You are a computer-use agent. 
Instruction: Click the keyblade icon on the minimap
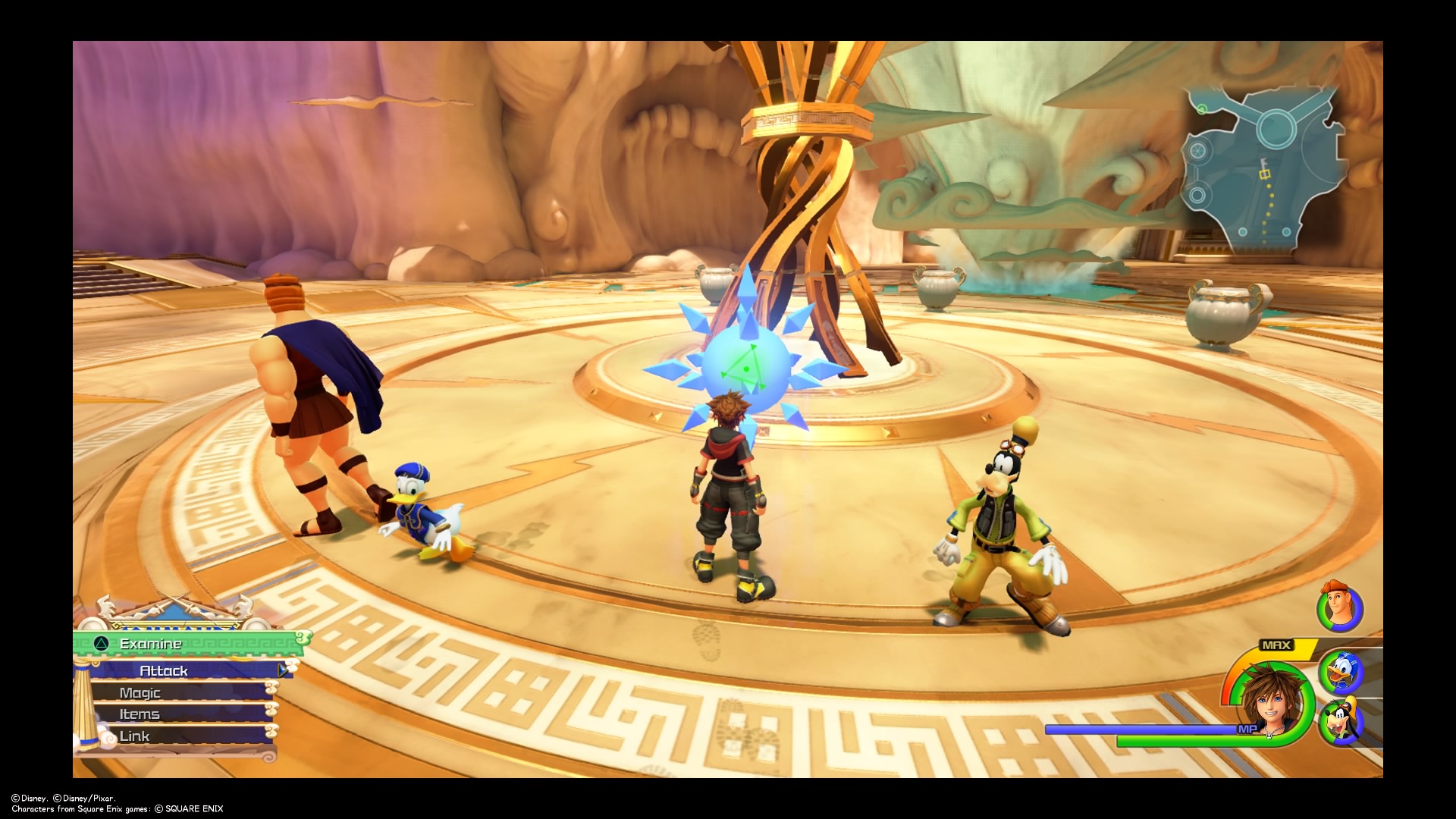coord(1263,162)
